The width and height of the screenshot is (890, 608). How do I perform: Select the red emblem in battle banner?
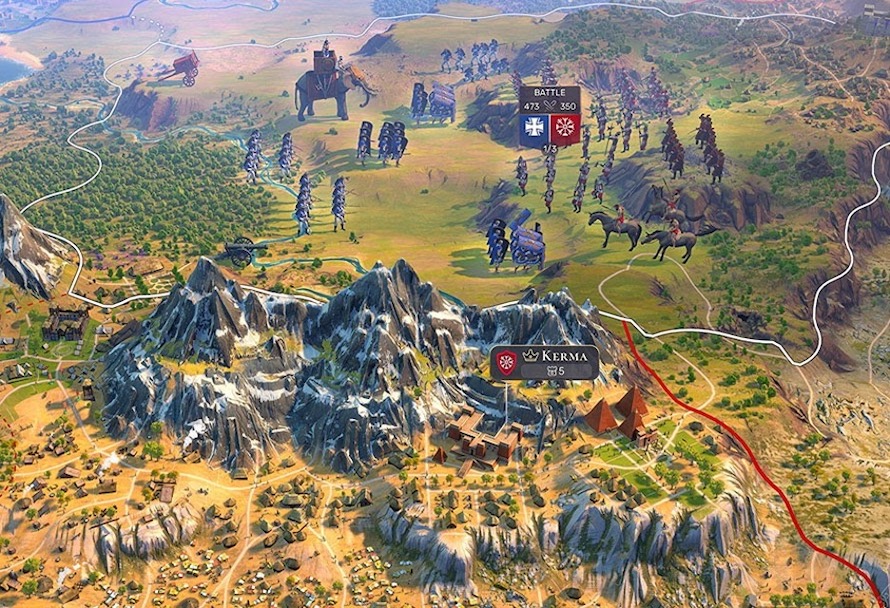[565, 128]
